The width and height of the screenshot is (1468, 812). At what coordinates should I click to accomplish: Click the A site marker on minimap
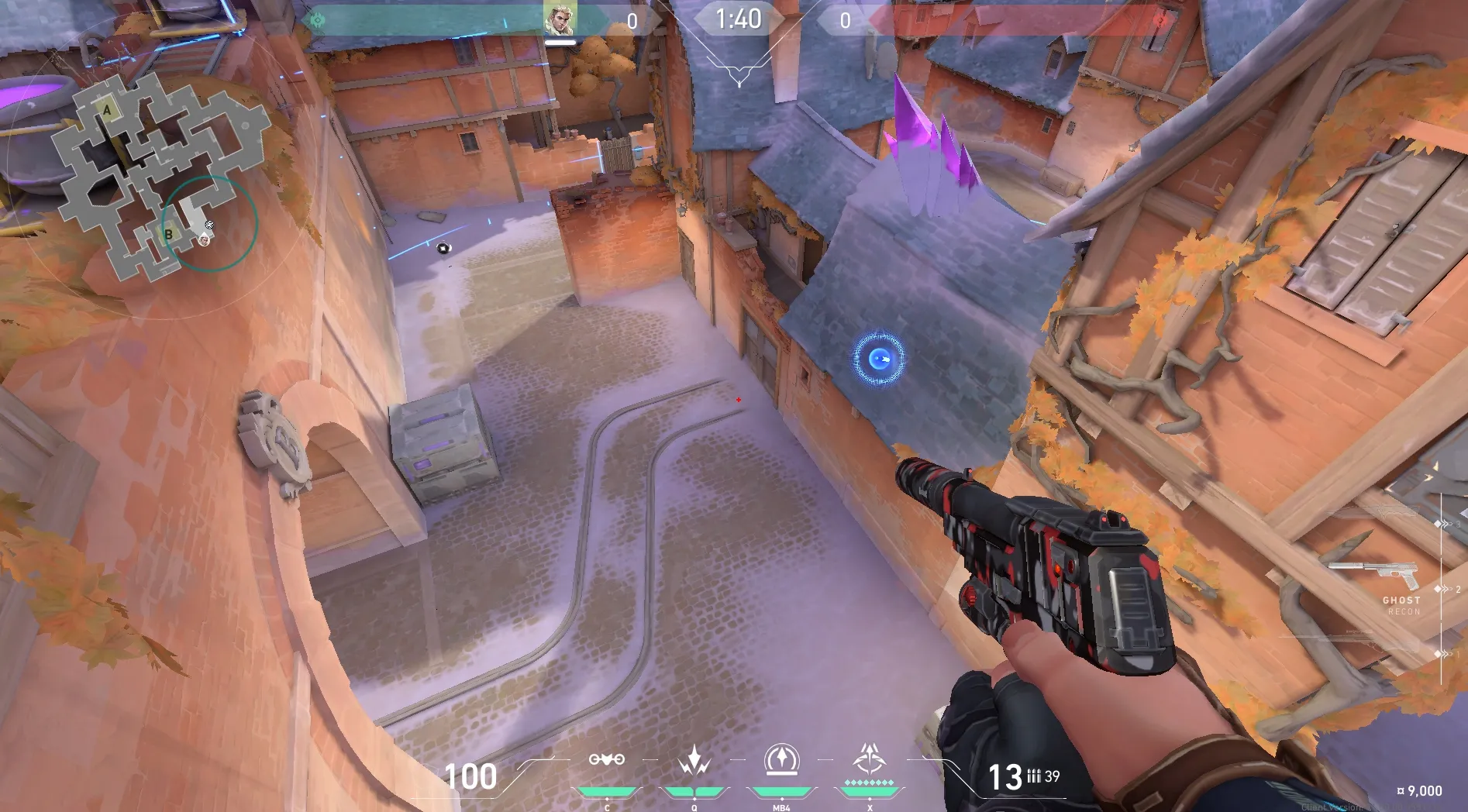[x=107, y=111]
